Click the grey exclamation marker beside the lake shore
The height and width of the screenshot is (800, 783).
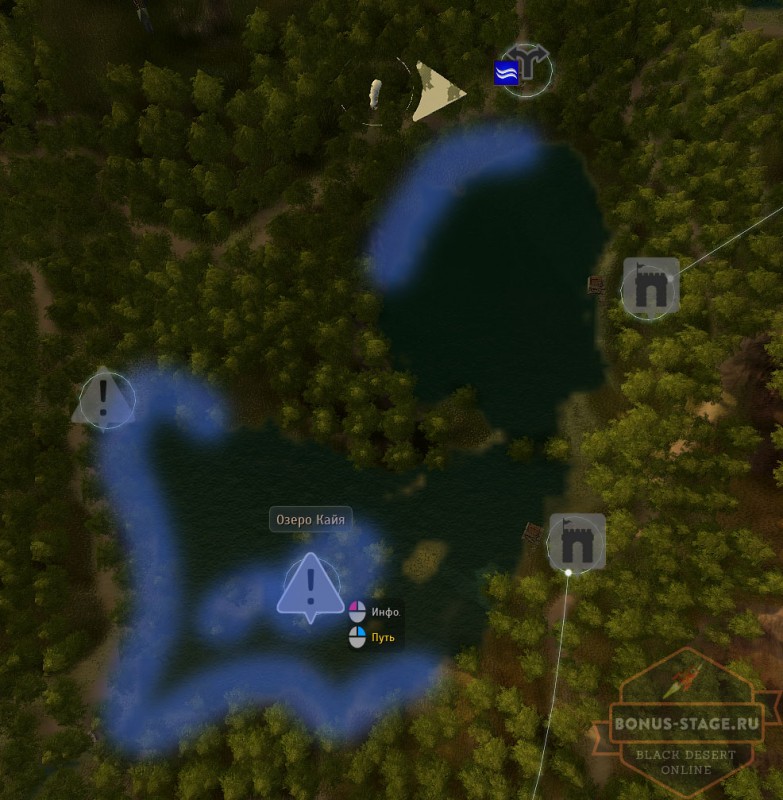pos(104,399)
